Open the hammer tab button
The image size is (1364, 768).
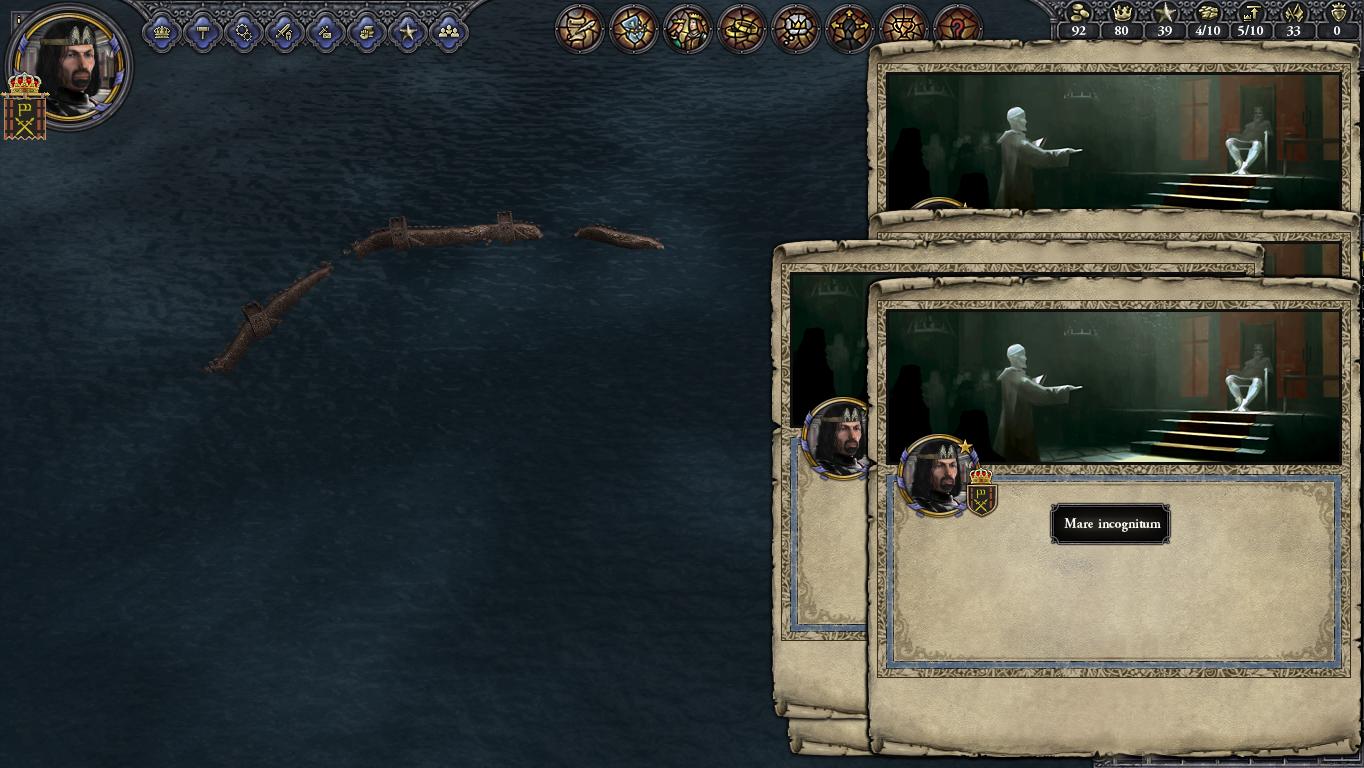(203, 32)
